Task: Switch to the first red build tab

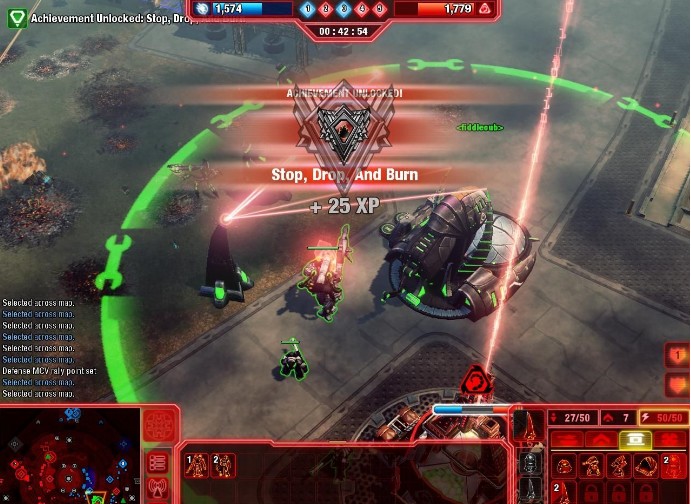Action: pyautogui.click(x=567, y=440)
